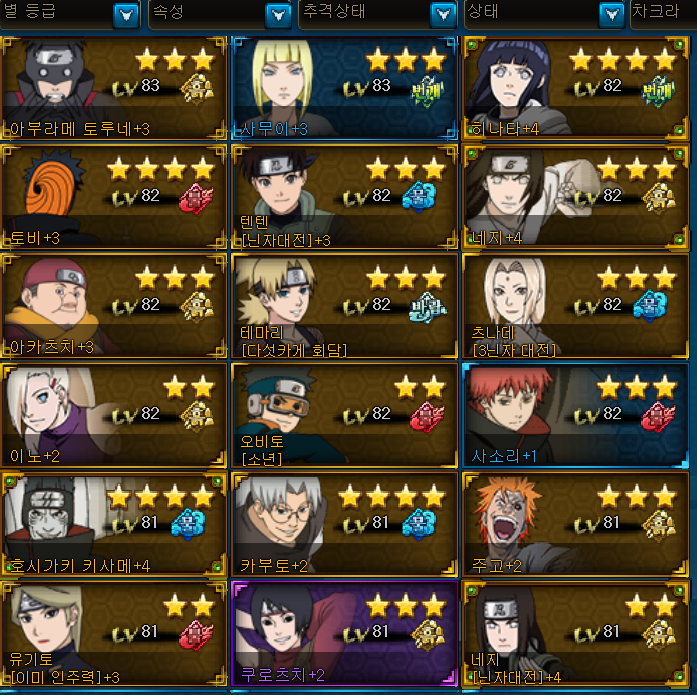Select the 텐텐 [닌자대전] card
Viewport: 697px width, 695px height.
(x=345, y=198)
